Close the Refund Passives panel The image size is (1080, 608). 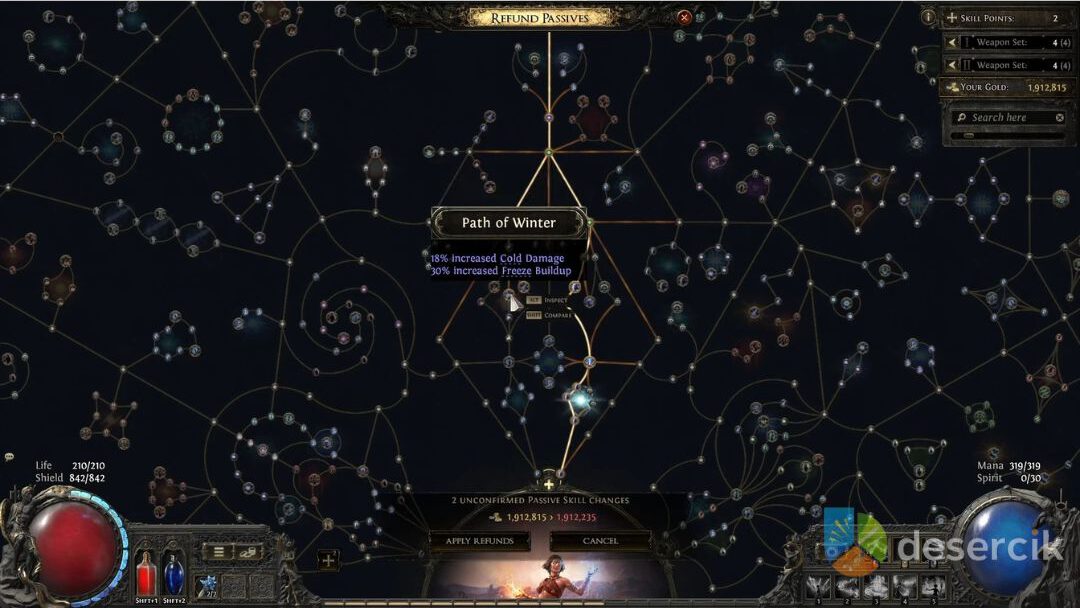(684, 17)
